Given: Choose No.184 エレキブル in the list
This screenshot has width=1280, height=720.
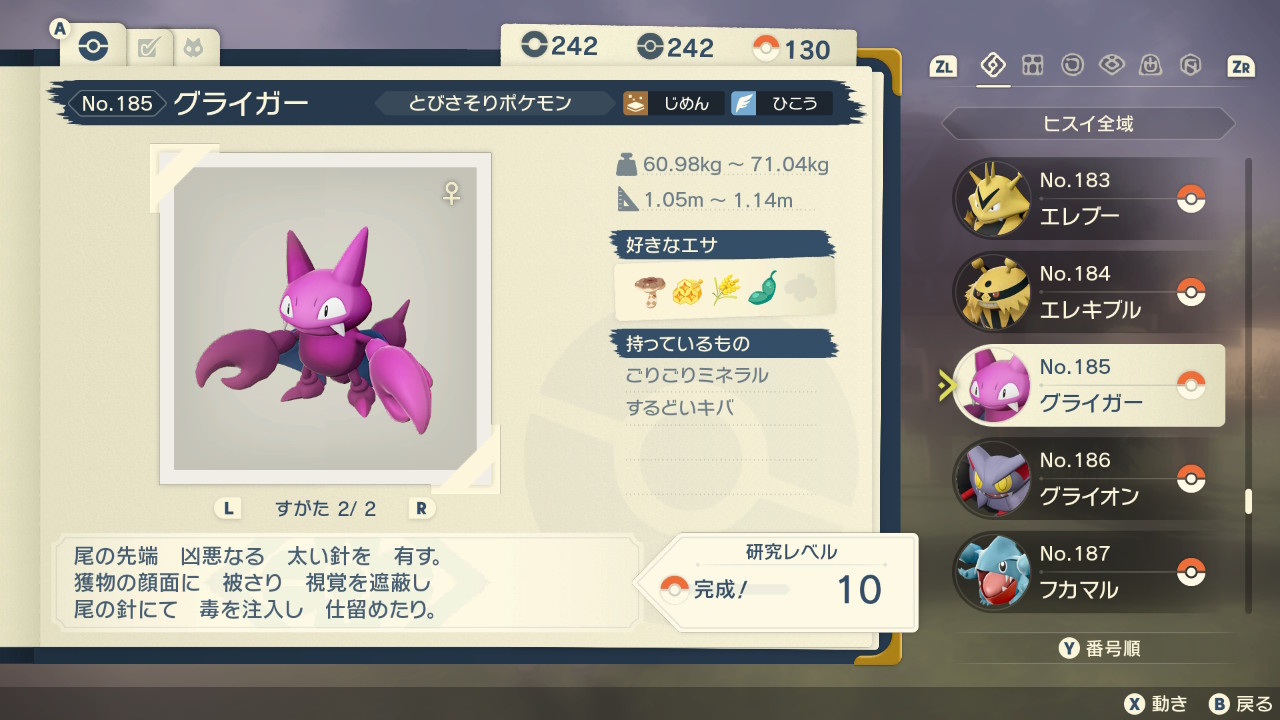Looking at the screenshot, I should (1088, 292).
